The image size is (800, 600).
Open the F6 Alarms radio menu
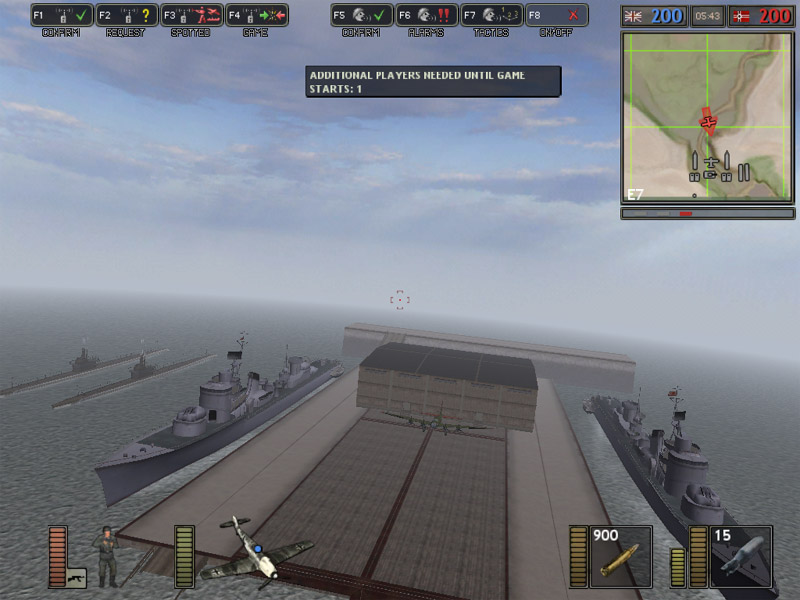(426, 16)
